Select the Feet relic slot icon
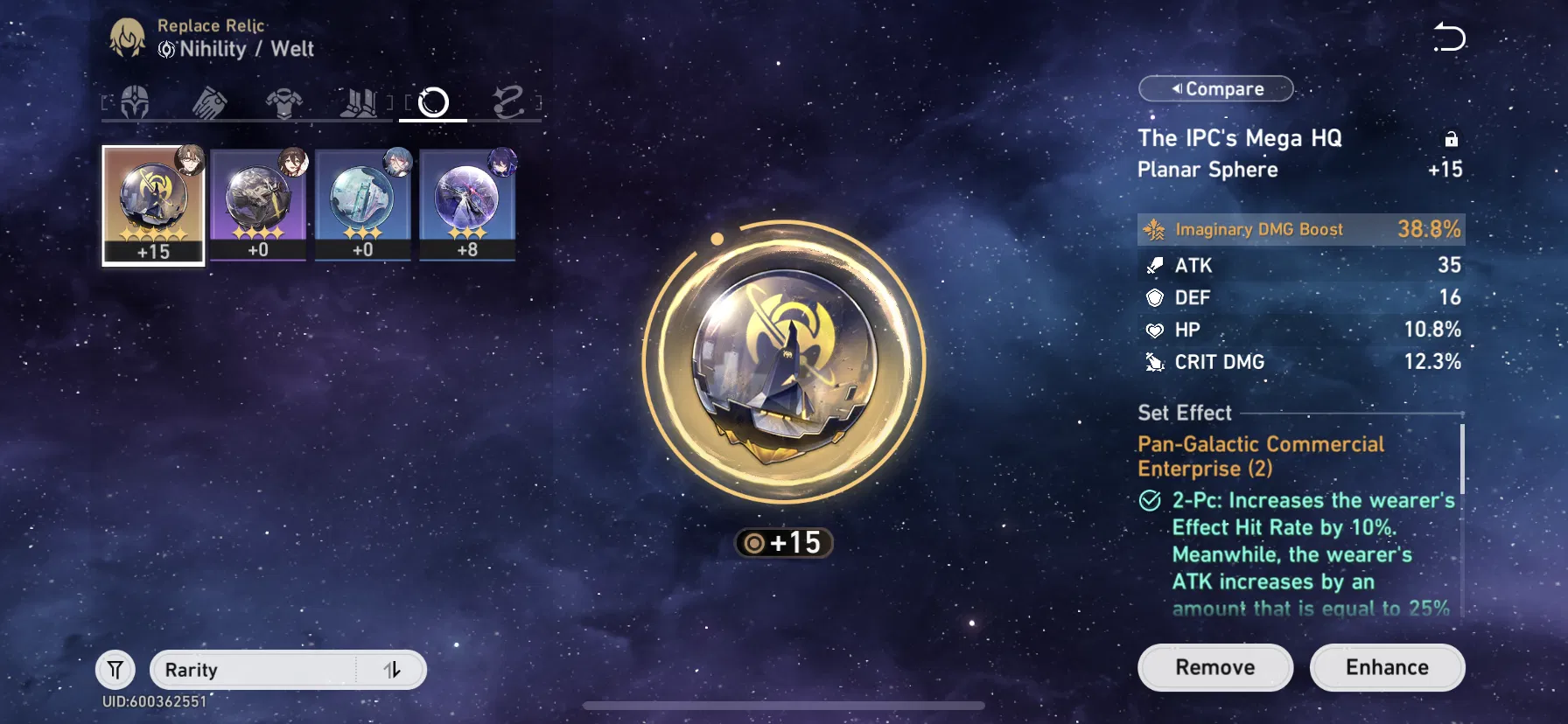 click(x=360, y=102)
